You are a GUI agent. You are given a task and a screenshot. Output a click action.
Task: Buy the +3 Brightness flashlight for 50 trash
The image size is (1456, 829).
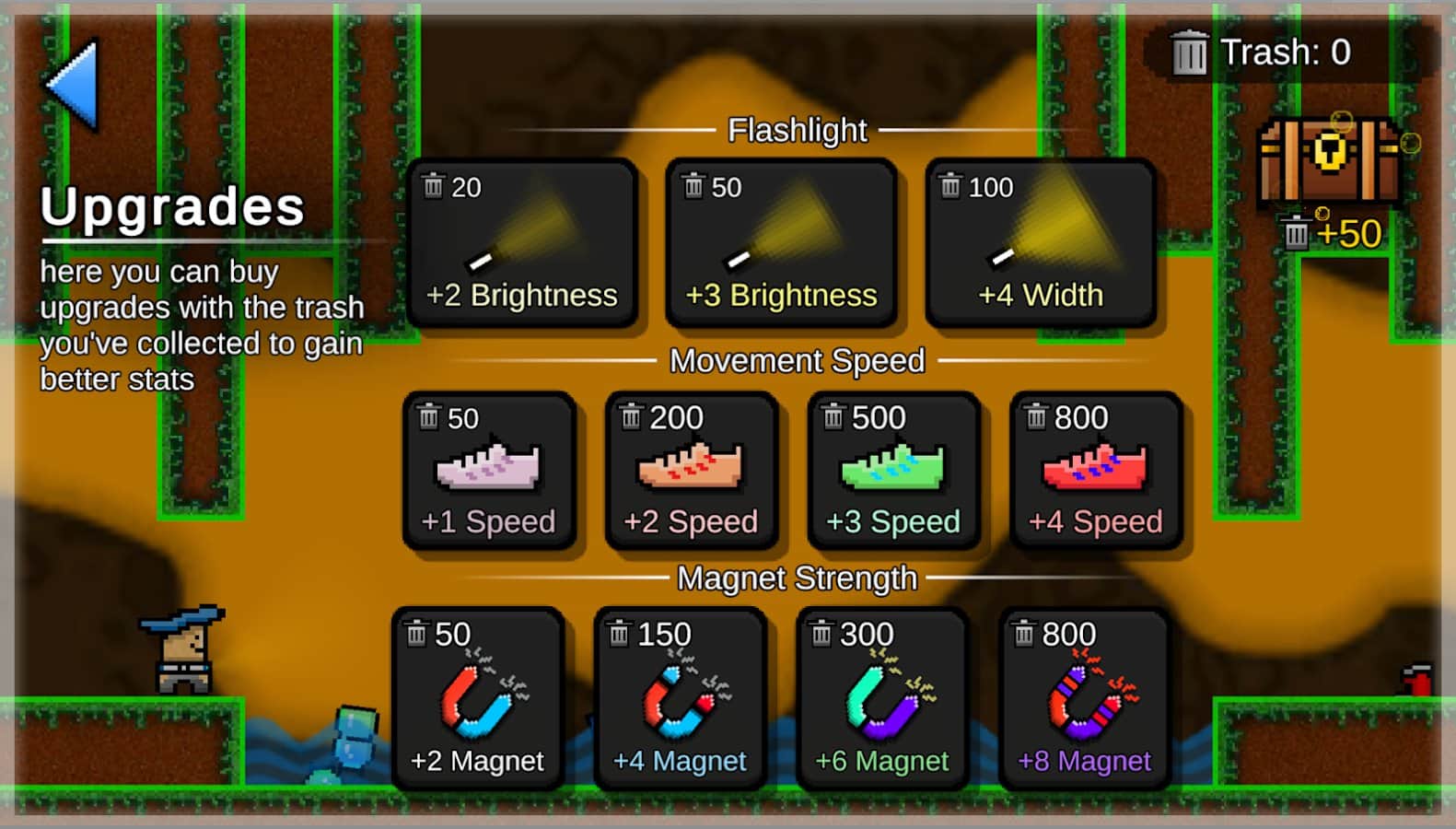click(x=782, y=241)
